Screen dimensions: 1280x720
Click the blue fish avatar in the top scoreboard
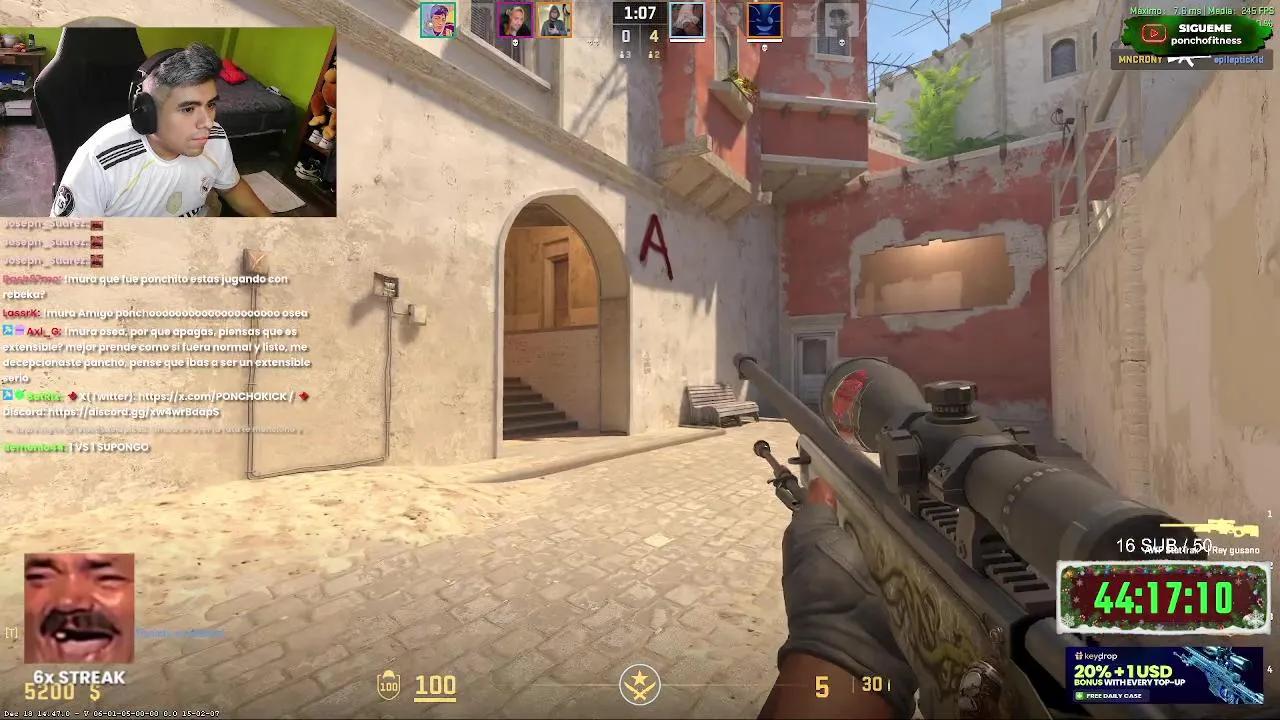coord(766,21)
